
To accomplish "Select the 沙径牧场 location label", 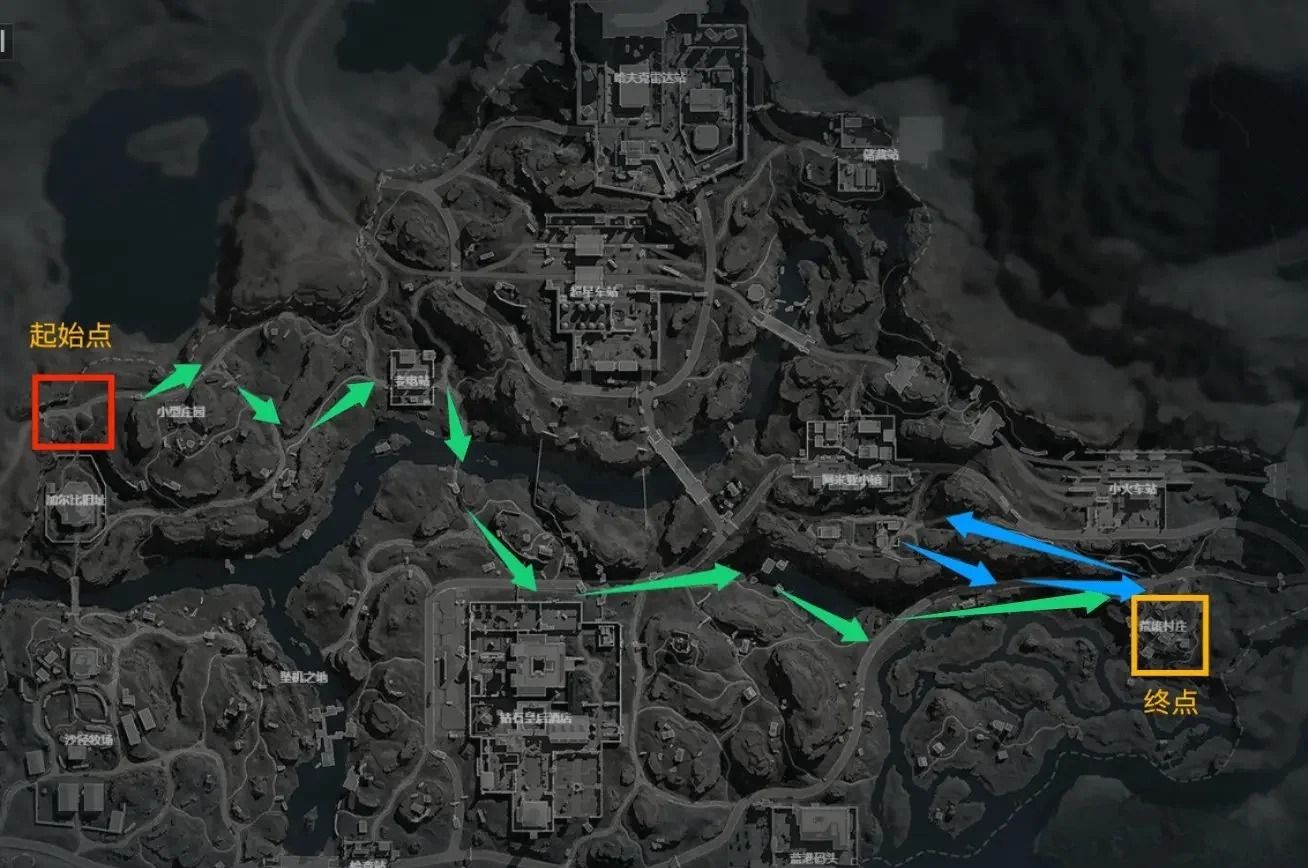I will (89, 739).
